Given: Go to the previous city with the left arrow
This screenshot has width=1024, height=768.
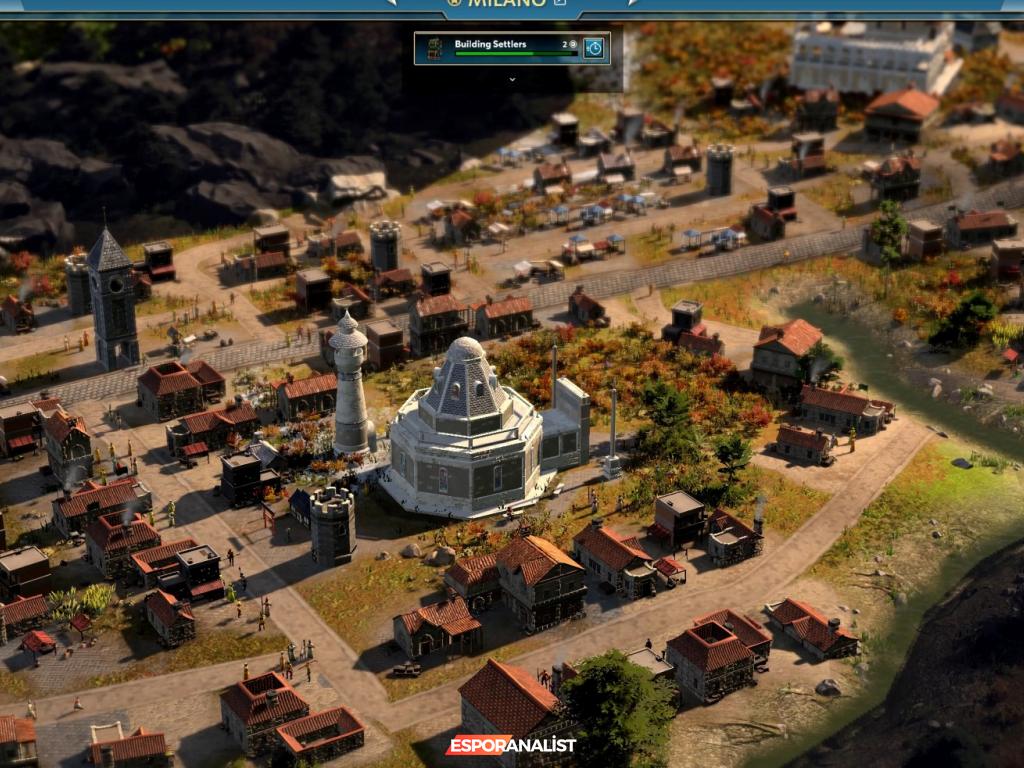Looking at the screenshot, I should click(391, 3).
